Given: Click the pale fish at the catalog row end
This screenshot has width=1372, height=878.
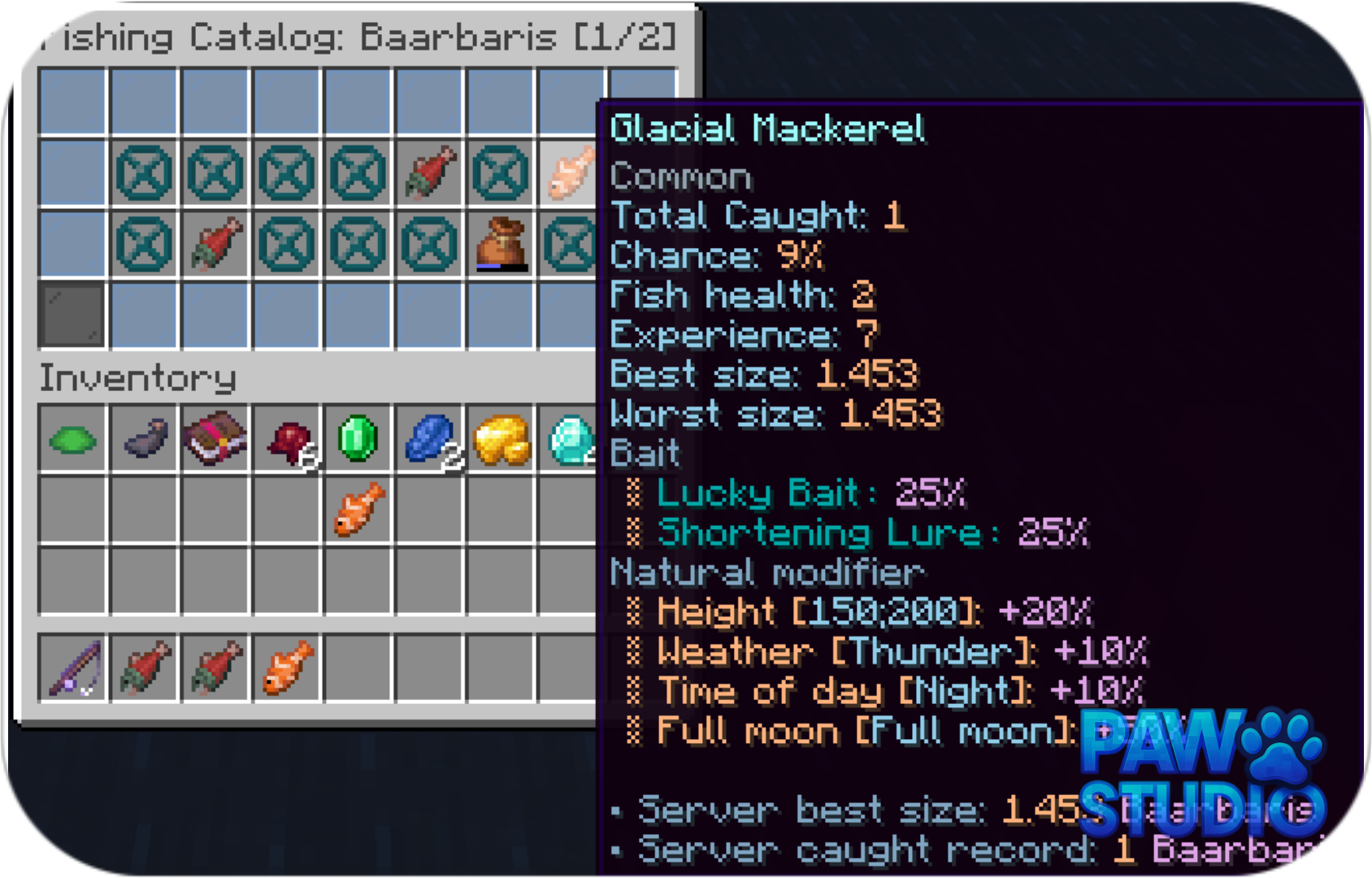Looking at the screenshot, I should point(567,175).
